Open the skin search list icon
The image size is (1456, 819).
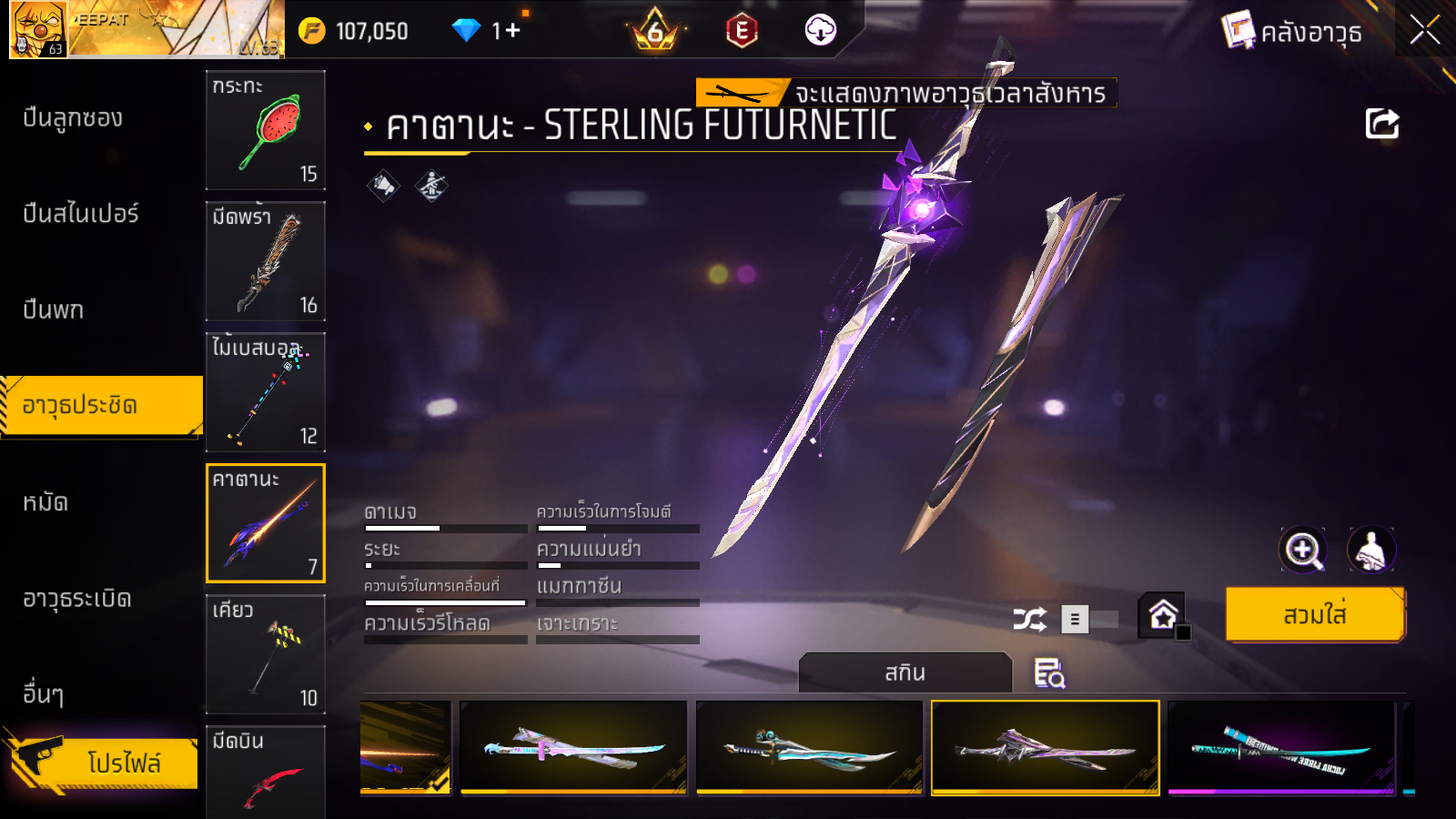[1049, 673]
